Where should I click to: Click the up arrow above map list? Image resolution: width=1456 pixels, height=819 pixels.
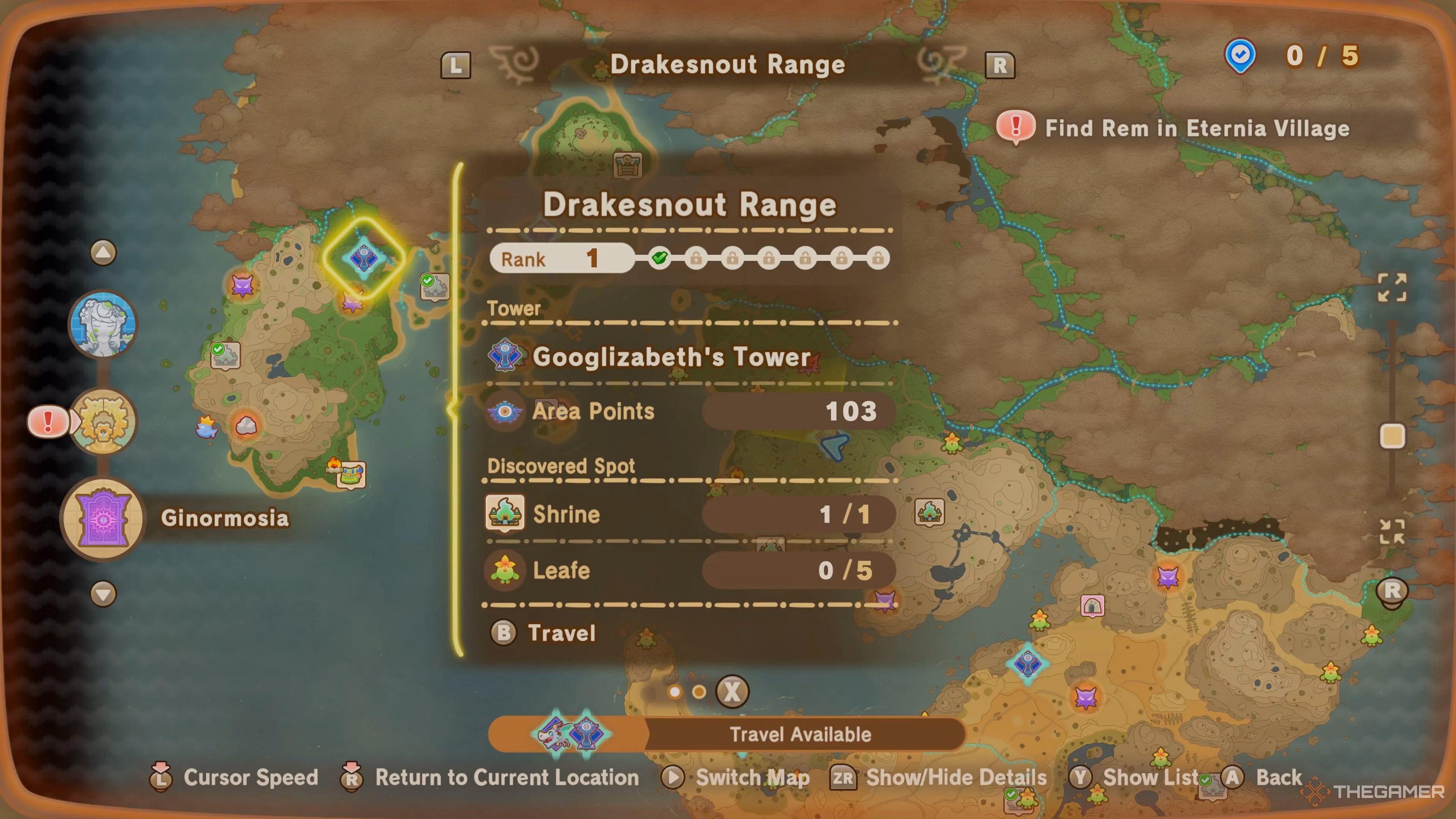tap(103, 252)
